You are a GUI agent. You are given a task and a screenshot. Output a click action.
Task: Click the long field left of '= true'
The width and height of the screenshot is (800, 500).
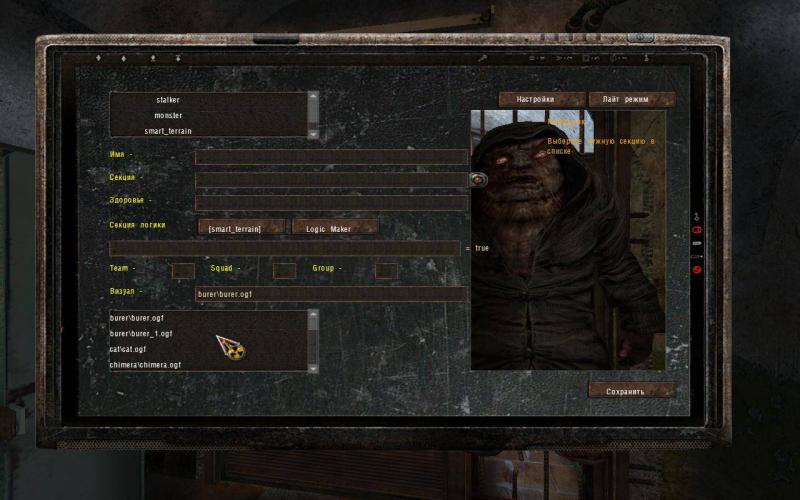[x=284, y=248]
